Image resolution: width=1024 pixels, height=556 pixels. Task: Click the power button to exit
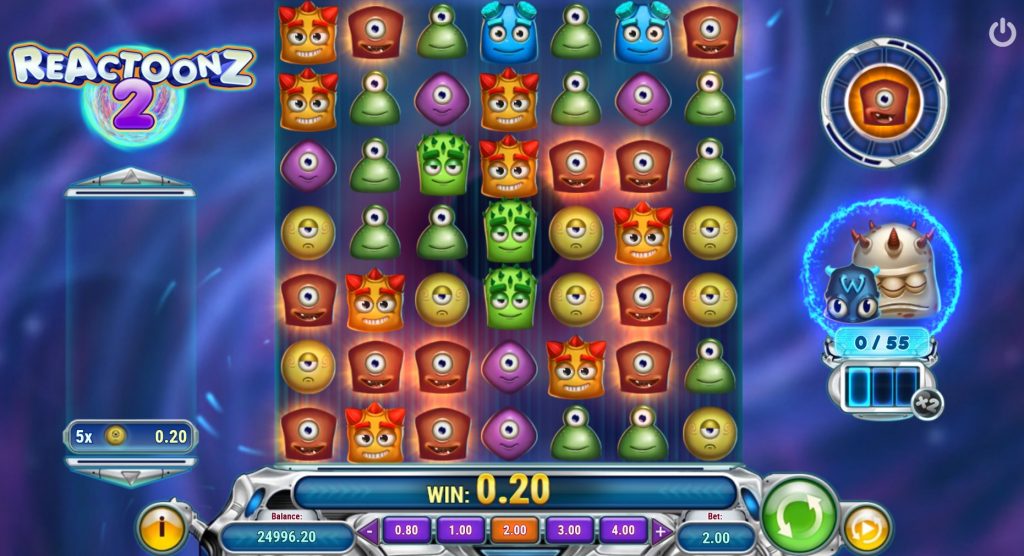pos(1001,33)
